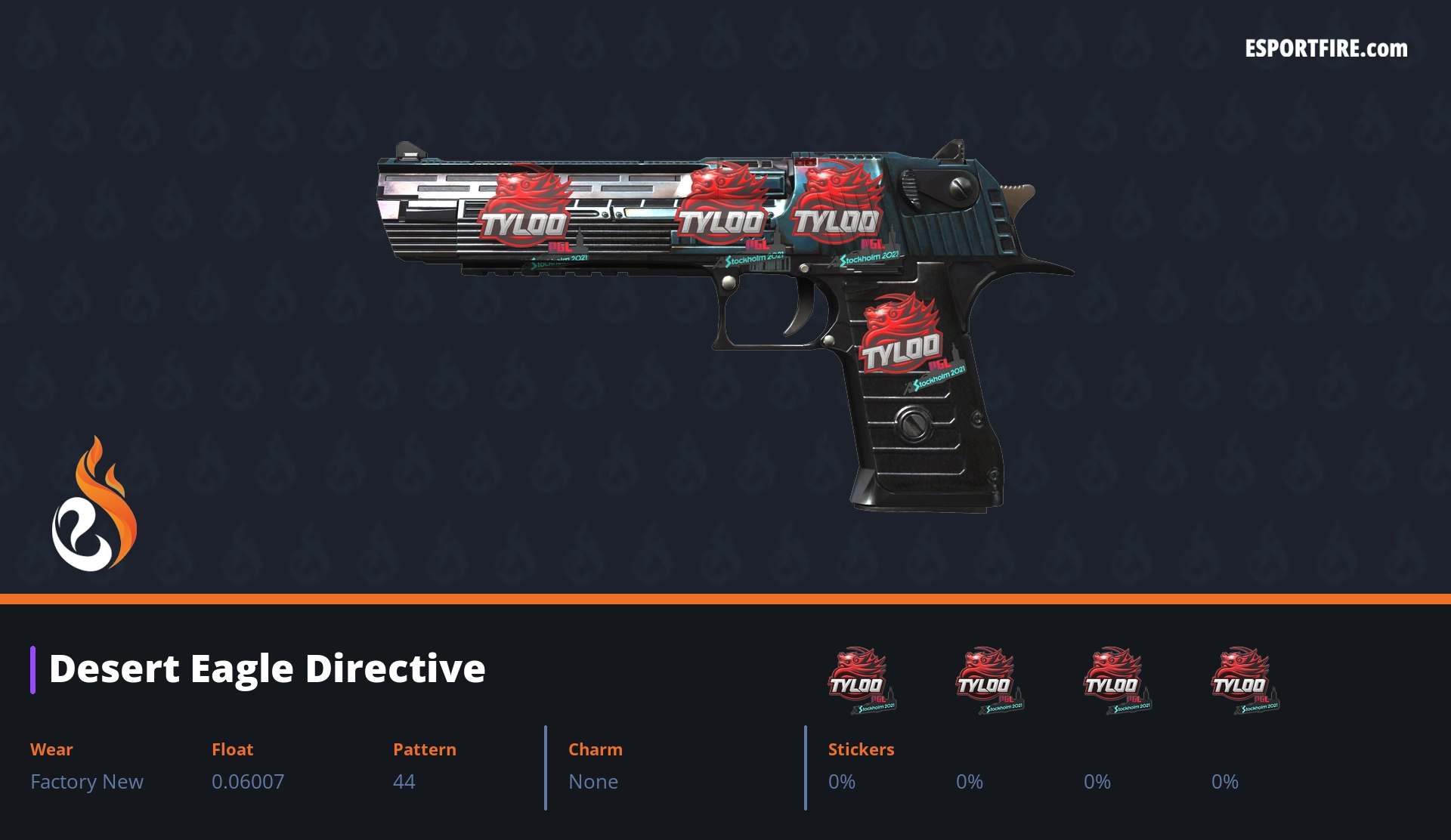Open the ESPORTFIRE.com site link
This screenshot has width=1451, height=840.
pyautogui.click(x=1326, y=49)
